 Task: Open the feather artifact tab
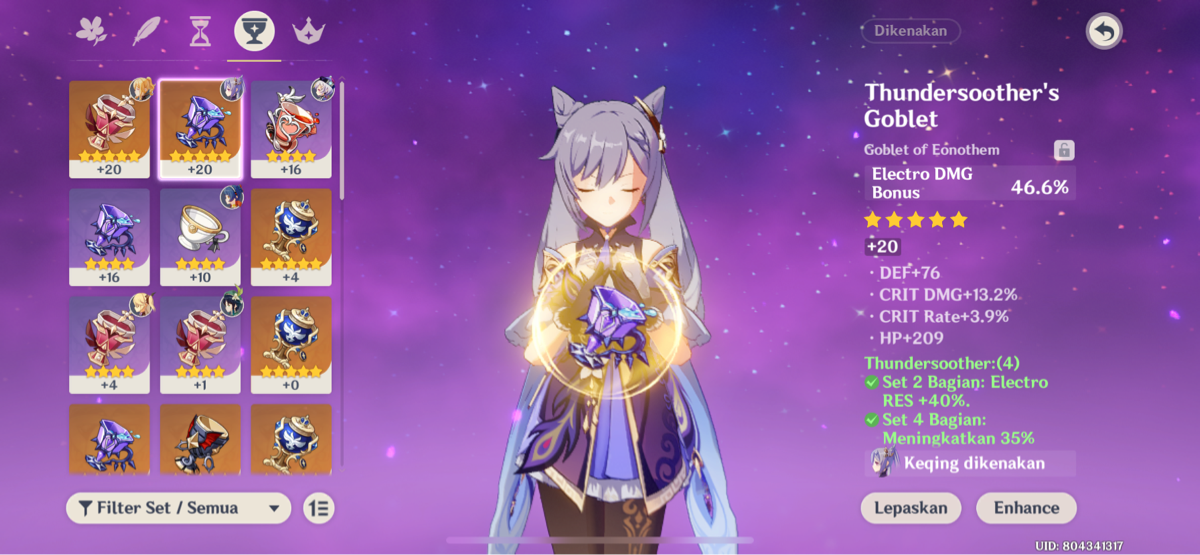click(x=146, y=32)
